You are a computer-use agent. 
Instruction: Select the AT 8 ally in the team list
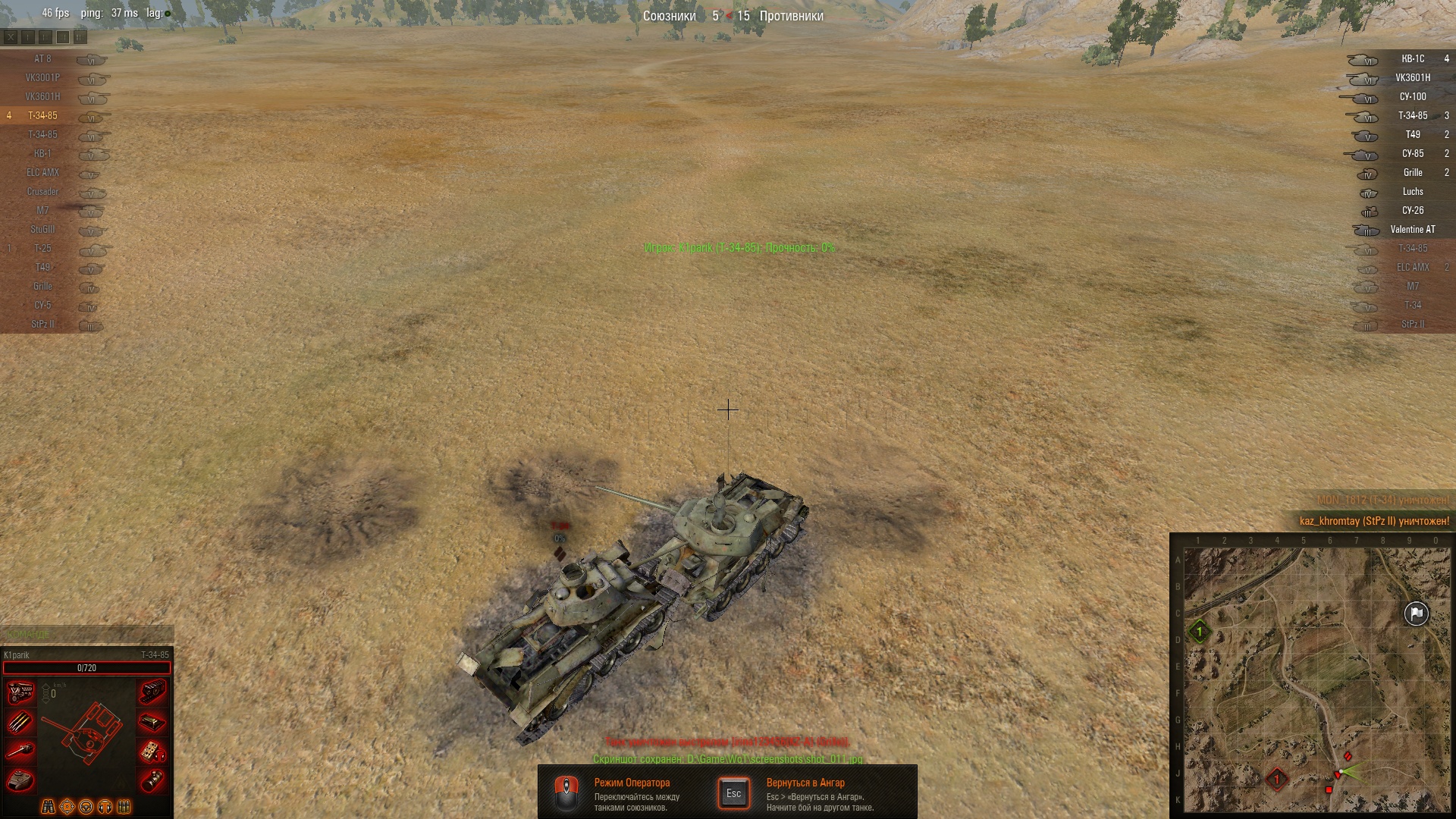tap(43, 59)
